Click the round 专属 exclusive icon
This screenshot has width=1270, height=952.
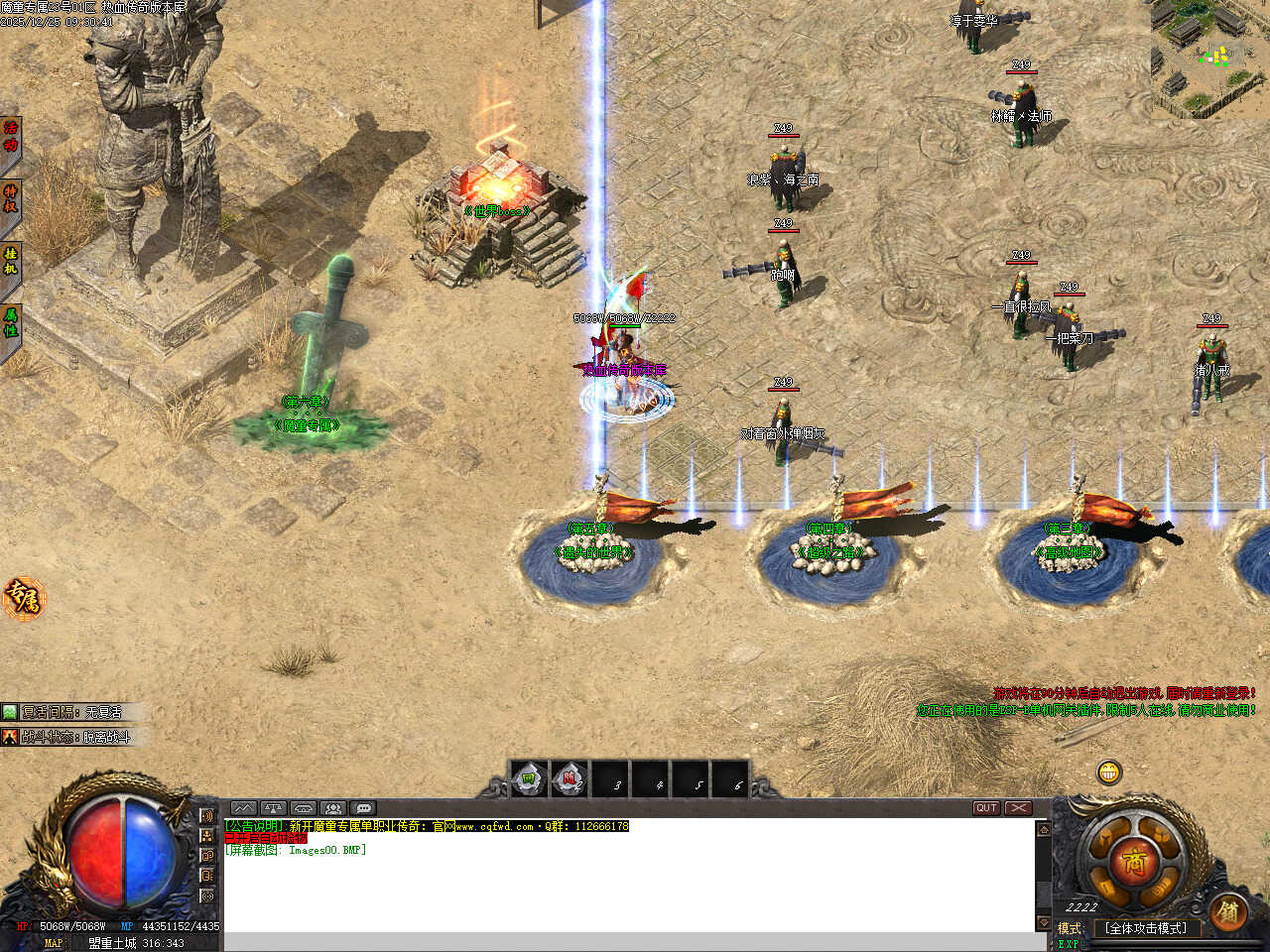(22, 598)
